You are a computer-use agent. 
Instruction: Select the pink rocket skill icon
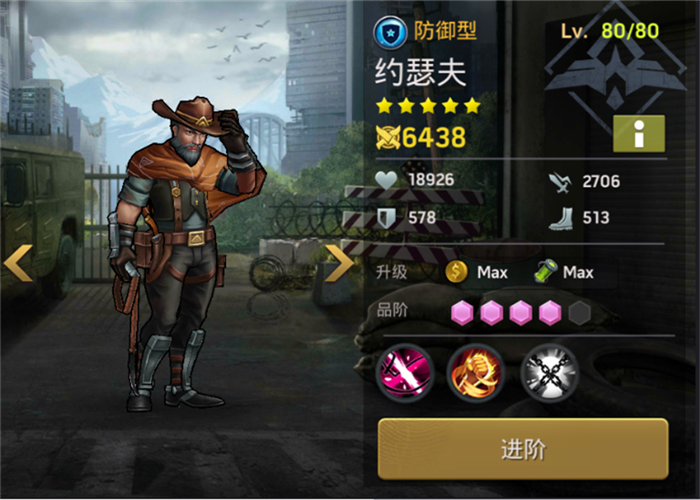click(402, 371)
